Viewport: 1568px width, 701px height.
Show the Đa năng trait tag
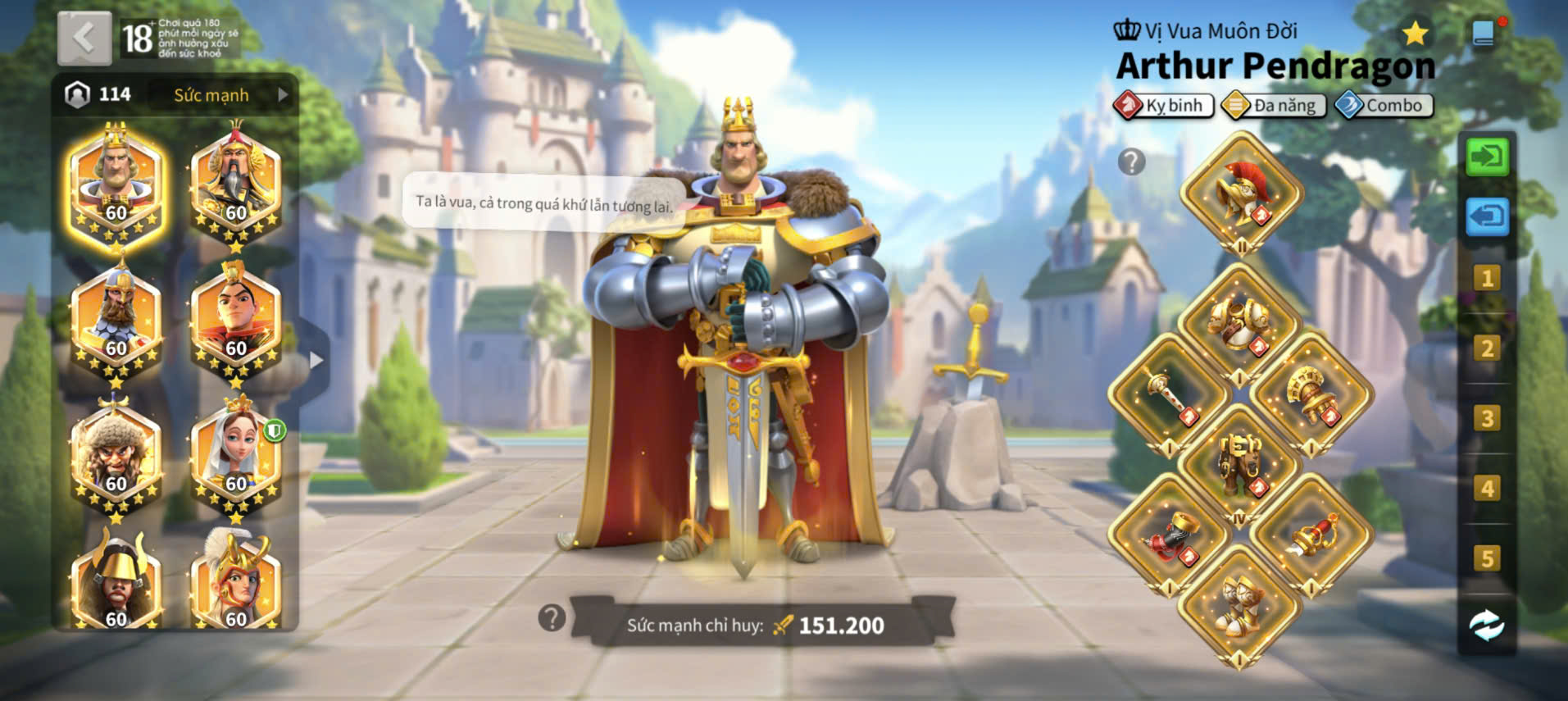[1274, 106]
